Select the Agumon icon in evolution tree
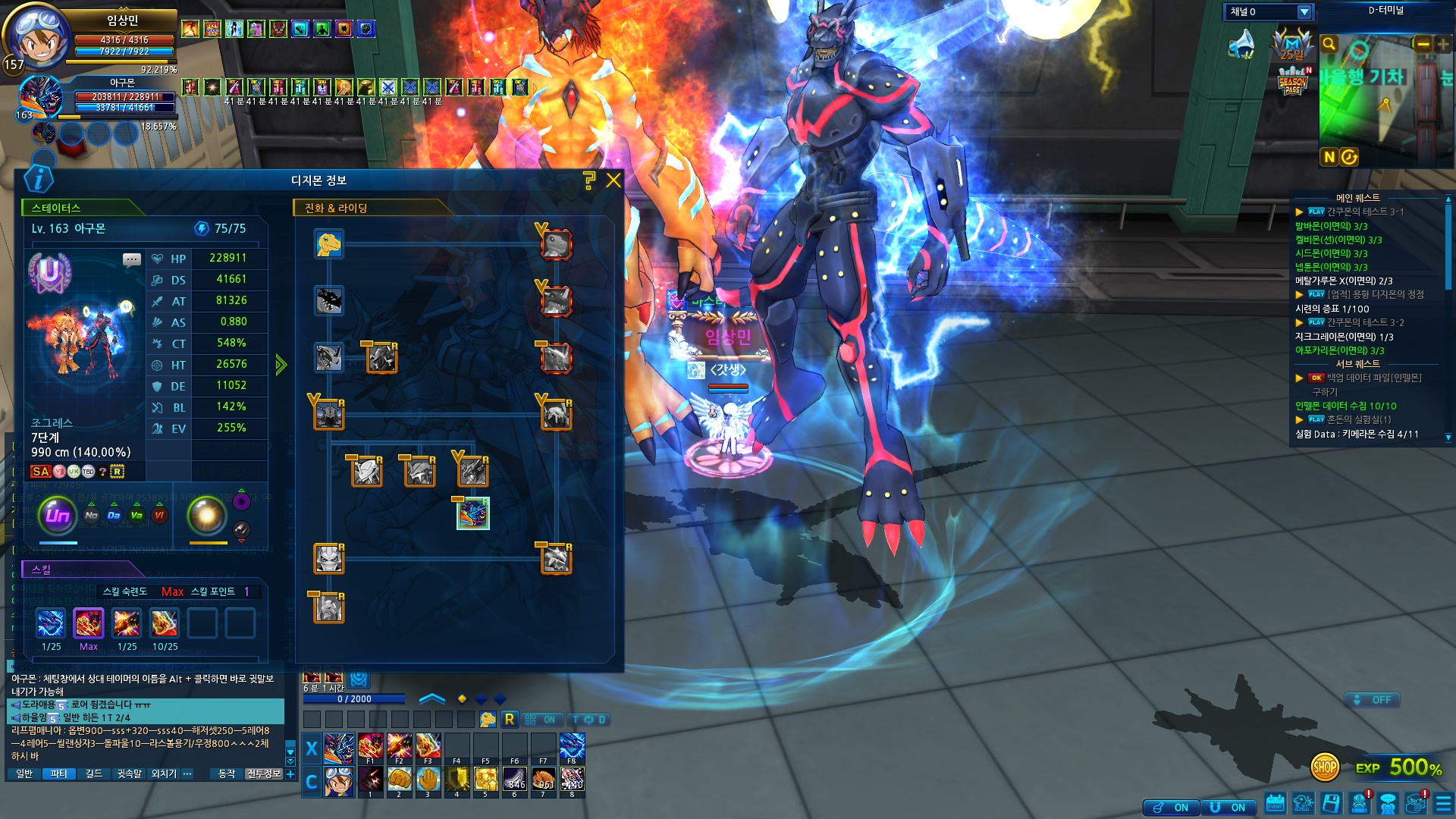The height and width of the screenshot is (819, 1456). (x=329, y=244)
